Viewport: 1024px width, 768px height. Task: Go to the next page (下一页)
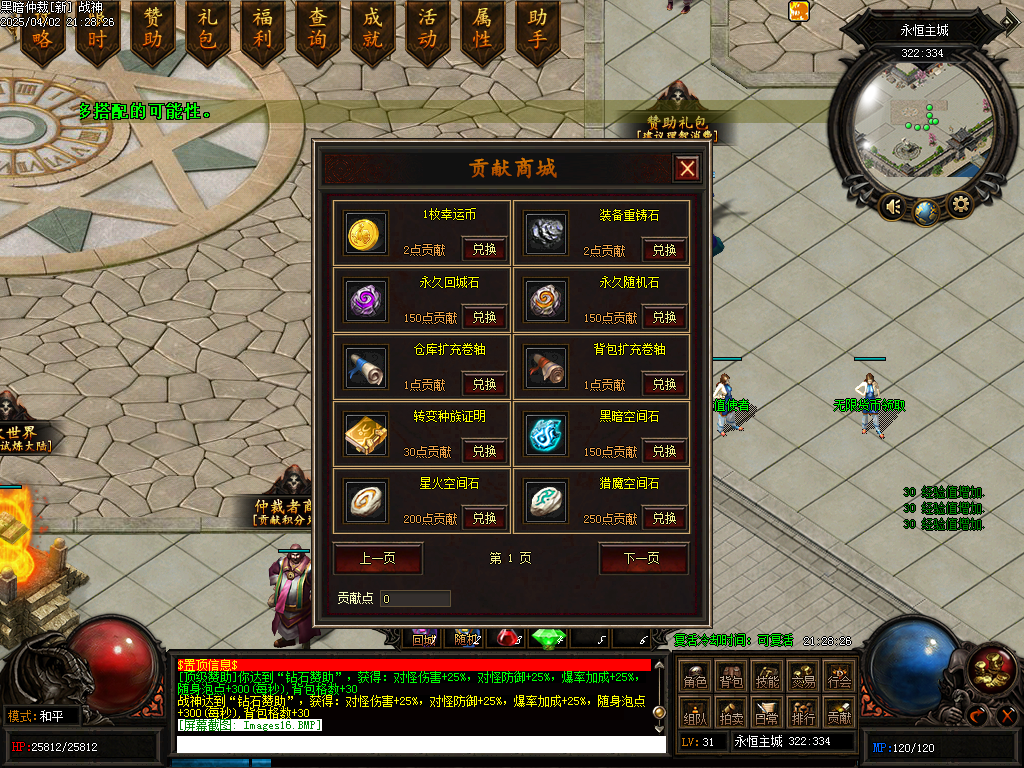coord(643,558)
